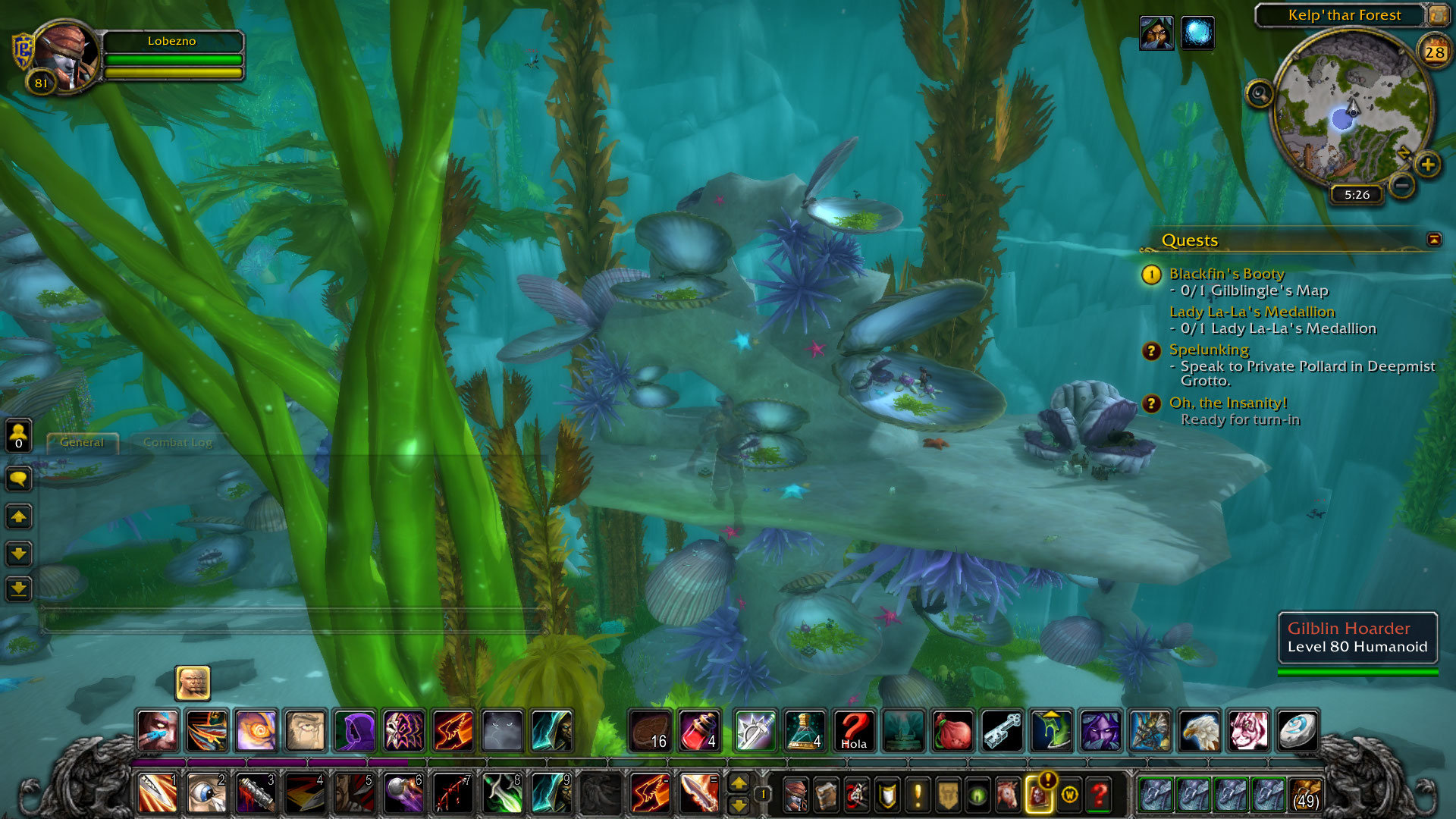Select the Blackfin's Booty quest
This screenshot has height=819, width=1456.
1226,274
